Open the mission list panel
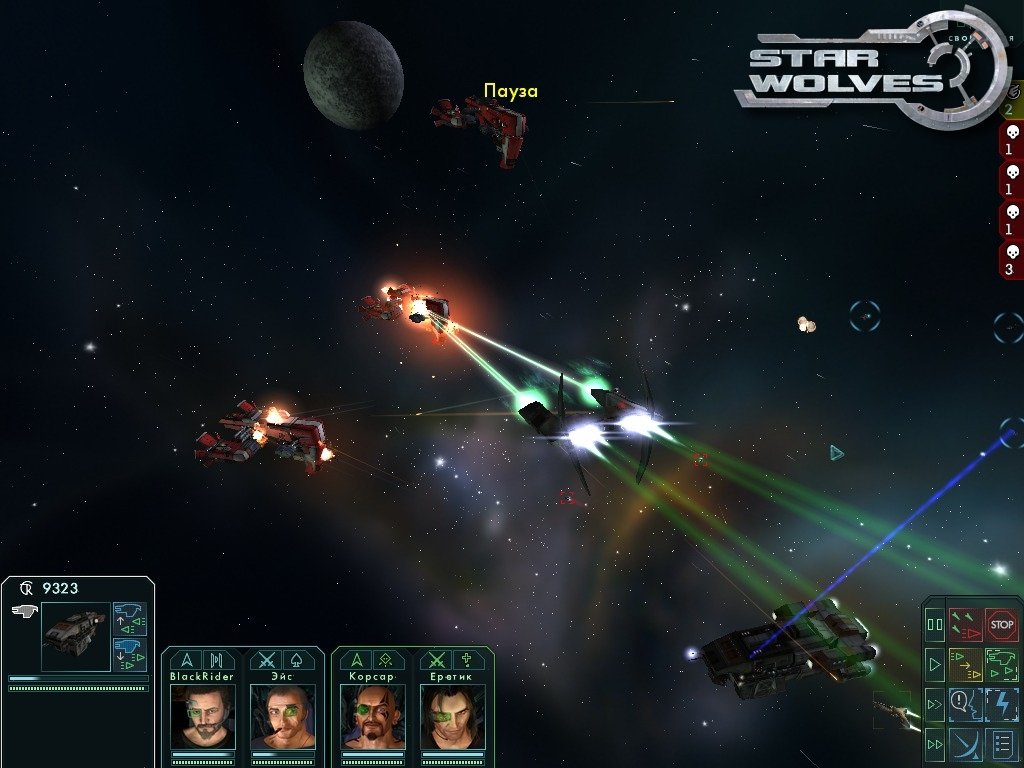1024x768 pixels. pos(1001,744)
